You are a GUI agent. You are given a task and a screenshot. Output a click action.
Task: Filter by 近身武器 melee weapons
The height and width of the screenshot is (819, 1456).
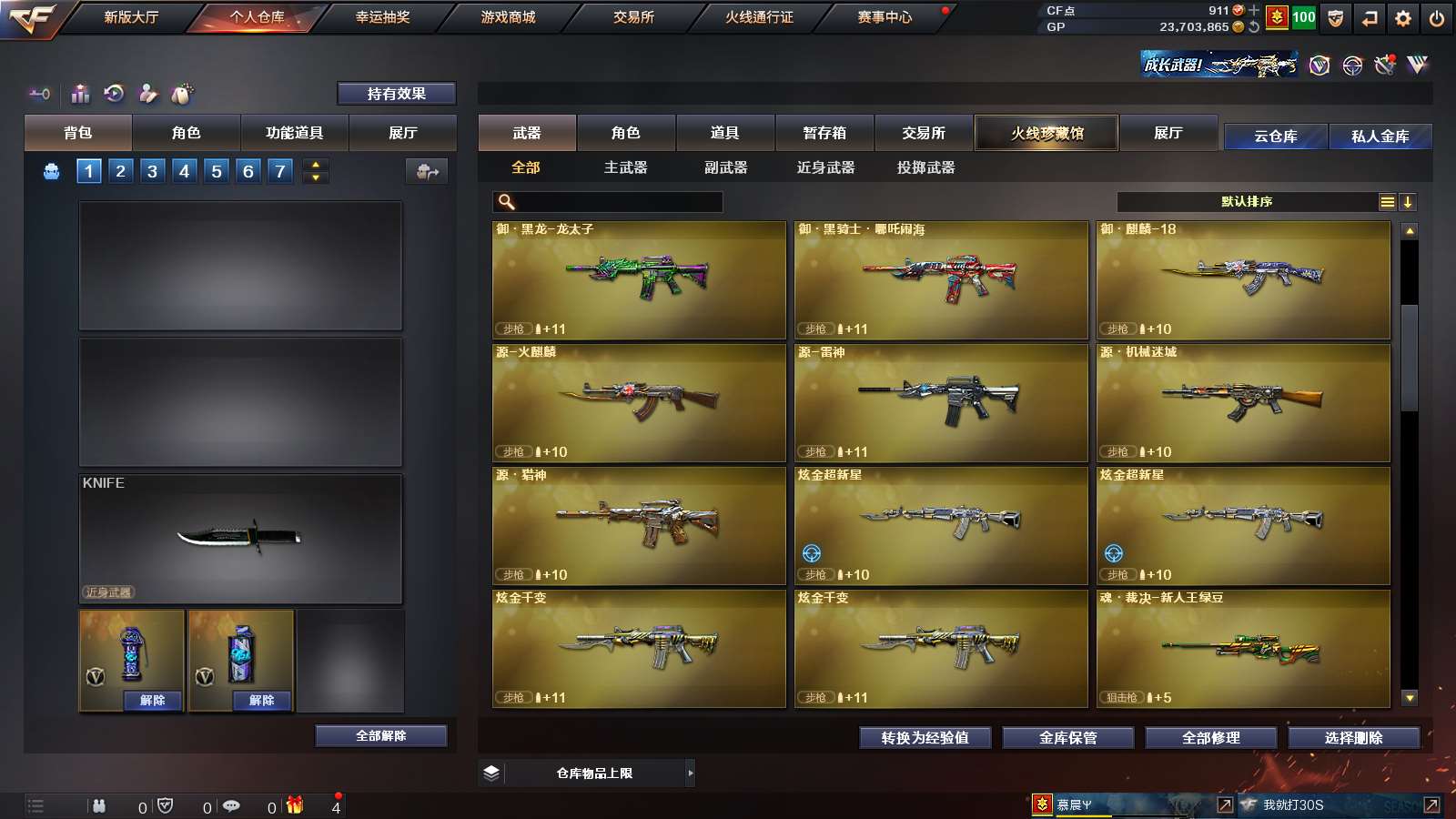point(825,167)
